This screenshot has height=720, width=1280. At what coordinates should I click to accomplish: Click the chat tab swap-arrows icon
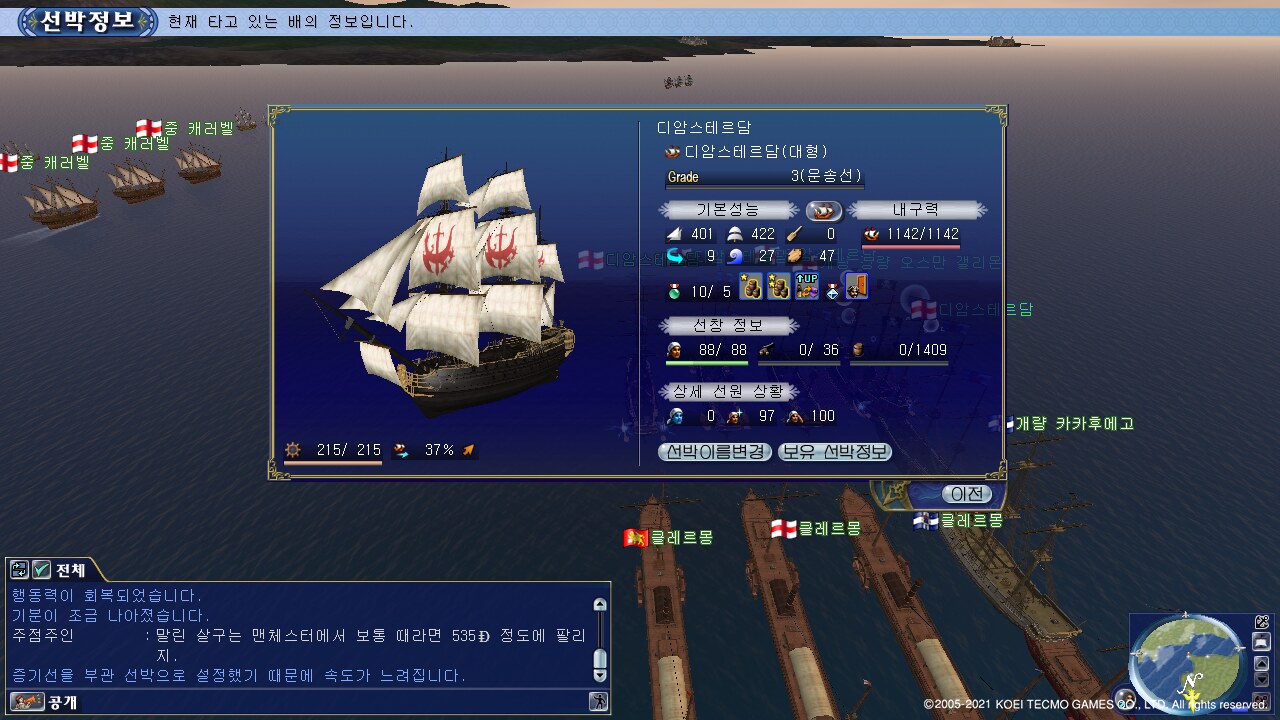tap(19, 570)
